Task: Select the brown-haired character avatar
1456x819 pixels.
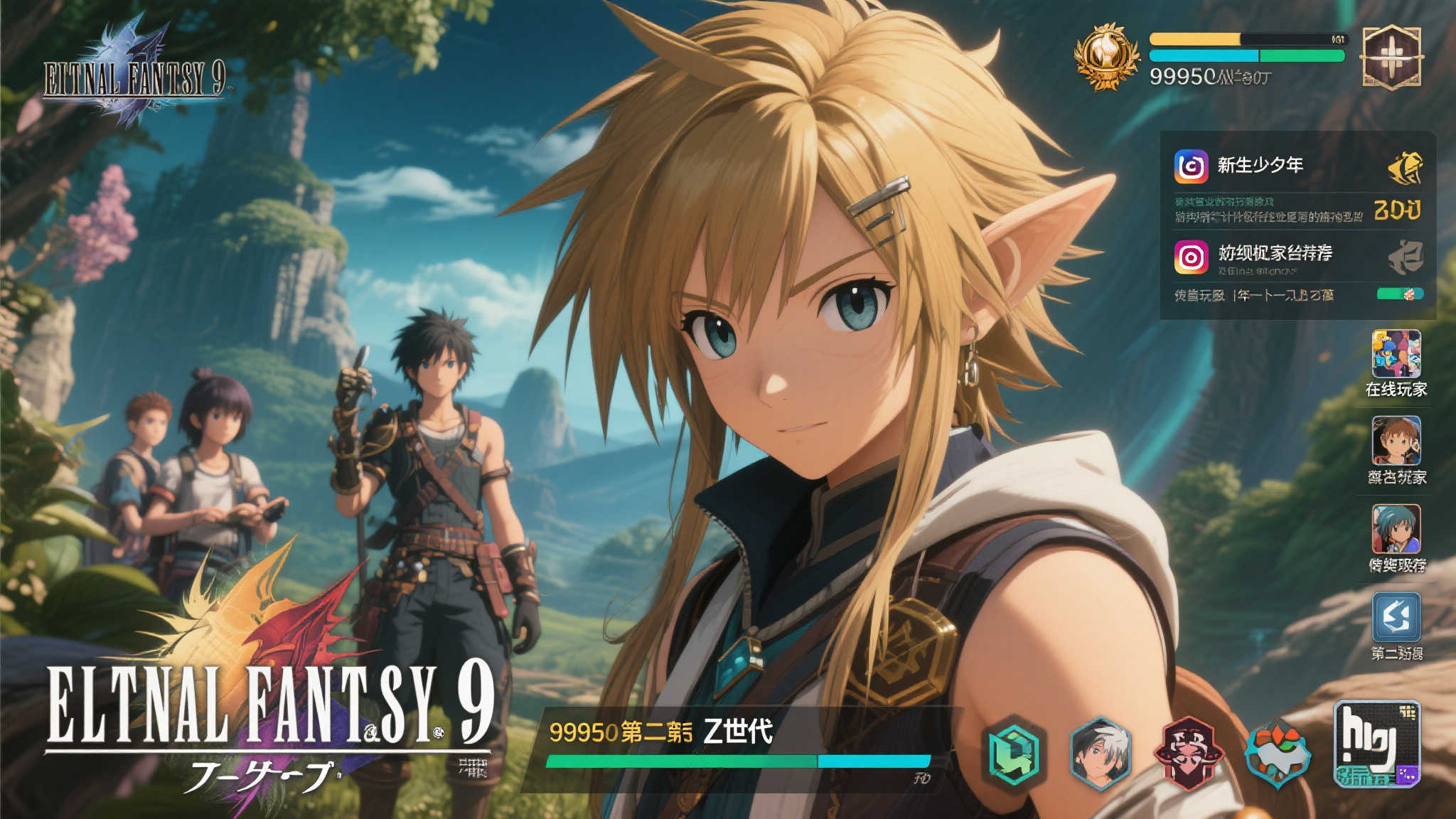Action: point(1396,441)
